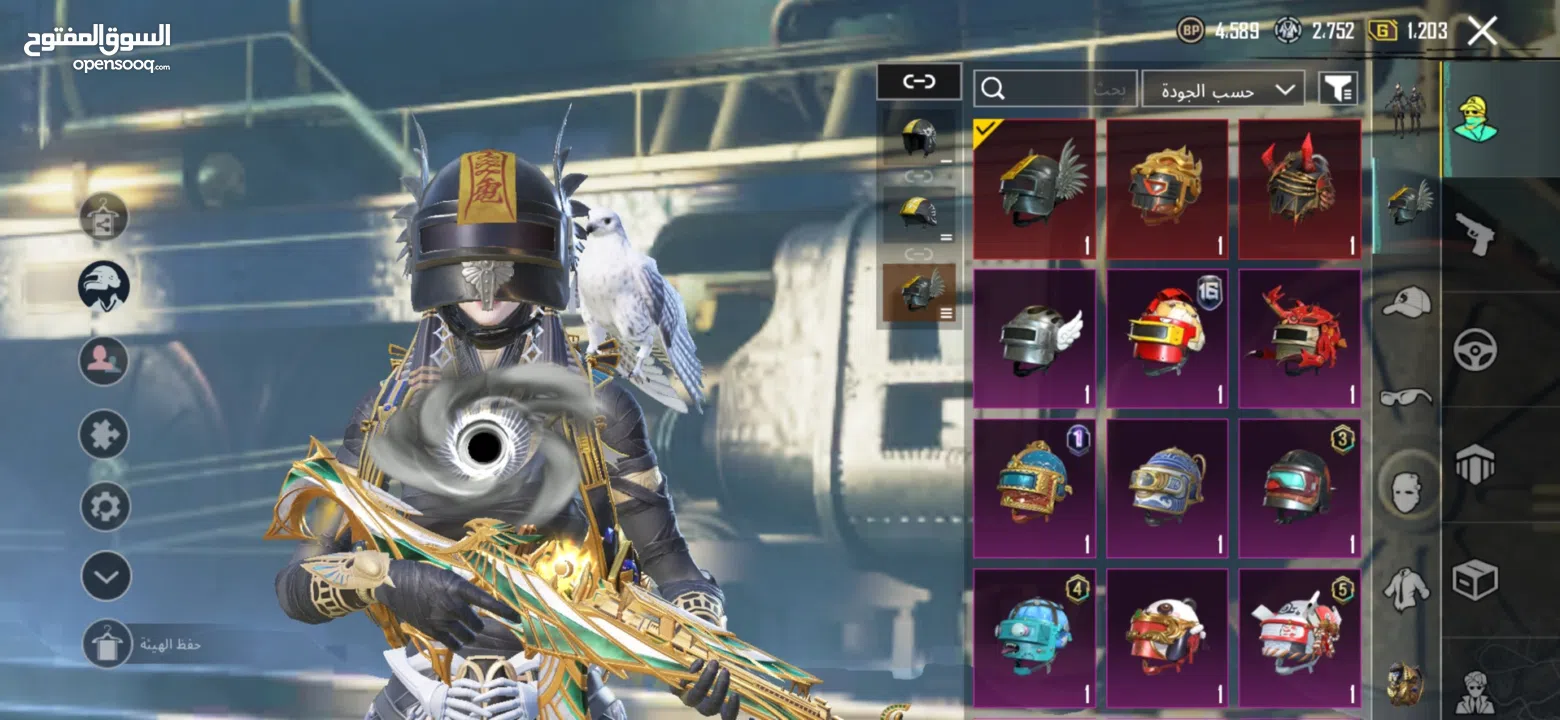The image size is (1560, 720).
Task: Pick the white panda helmet skin
Action: point(1167,638)
